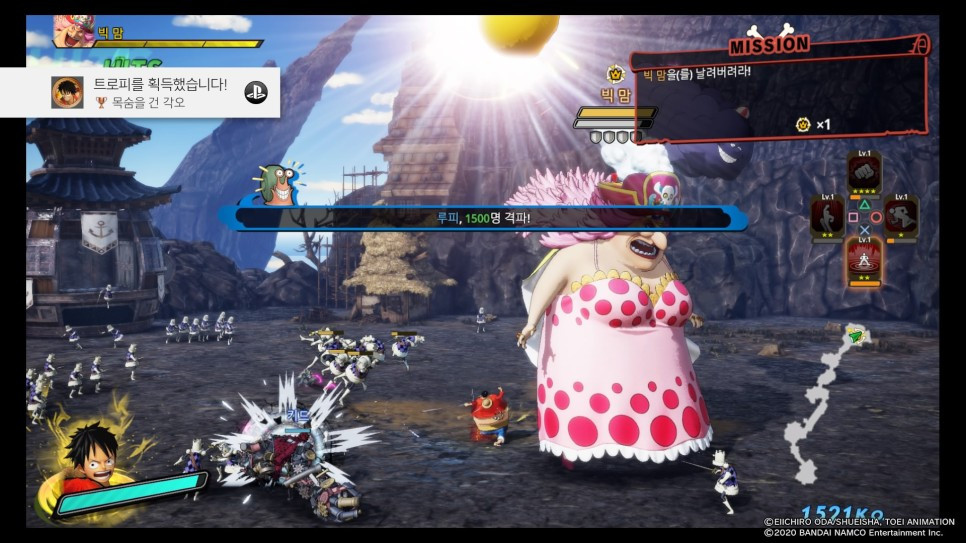Use the flexing figure skill icon
This screenshot has width=966, height=543.
tap(826, 217)
